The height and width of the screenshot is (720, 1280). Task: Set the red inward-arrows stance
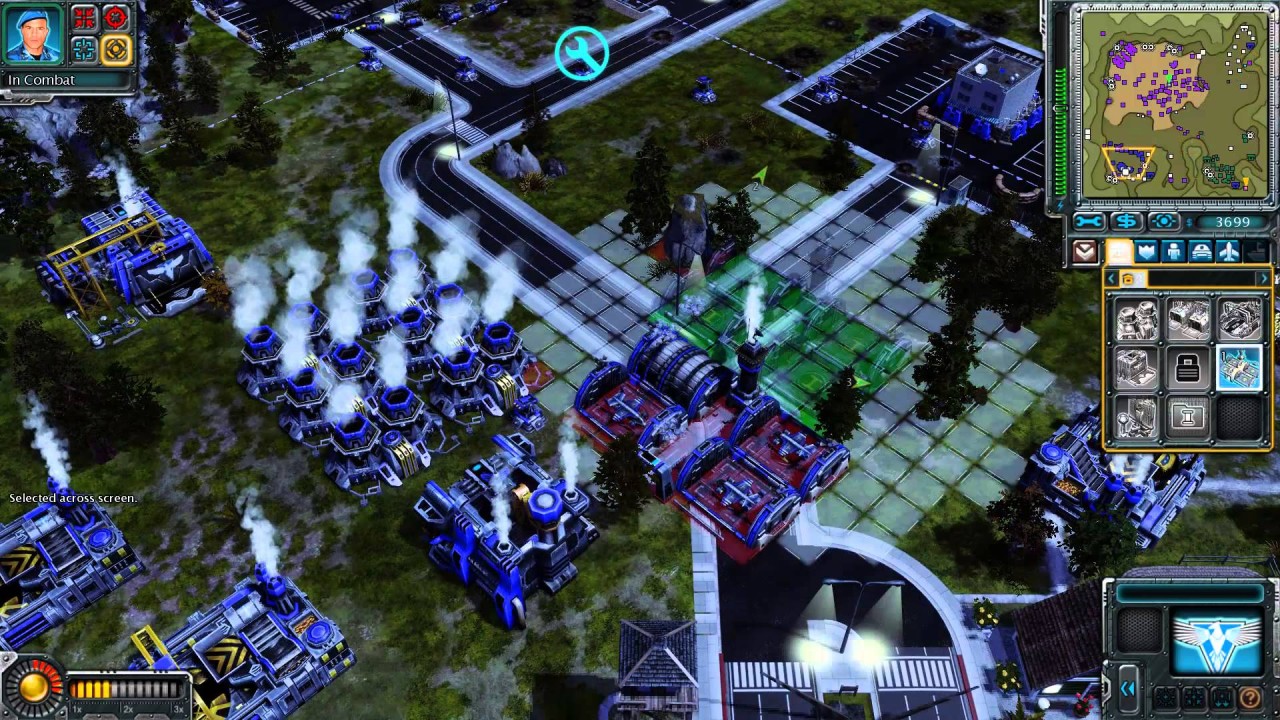(x=84, y=17)
